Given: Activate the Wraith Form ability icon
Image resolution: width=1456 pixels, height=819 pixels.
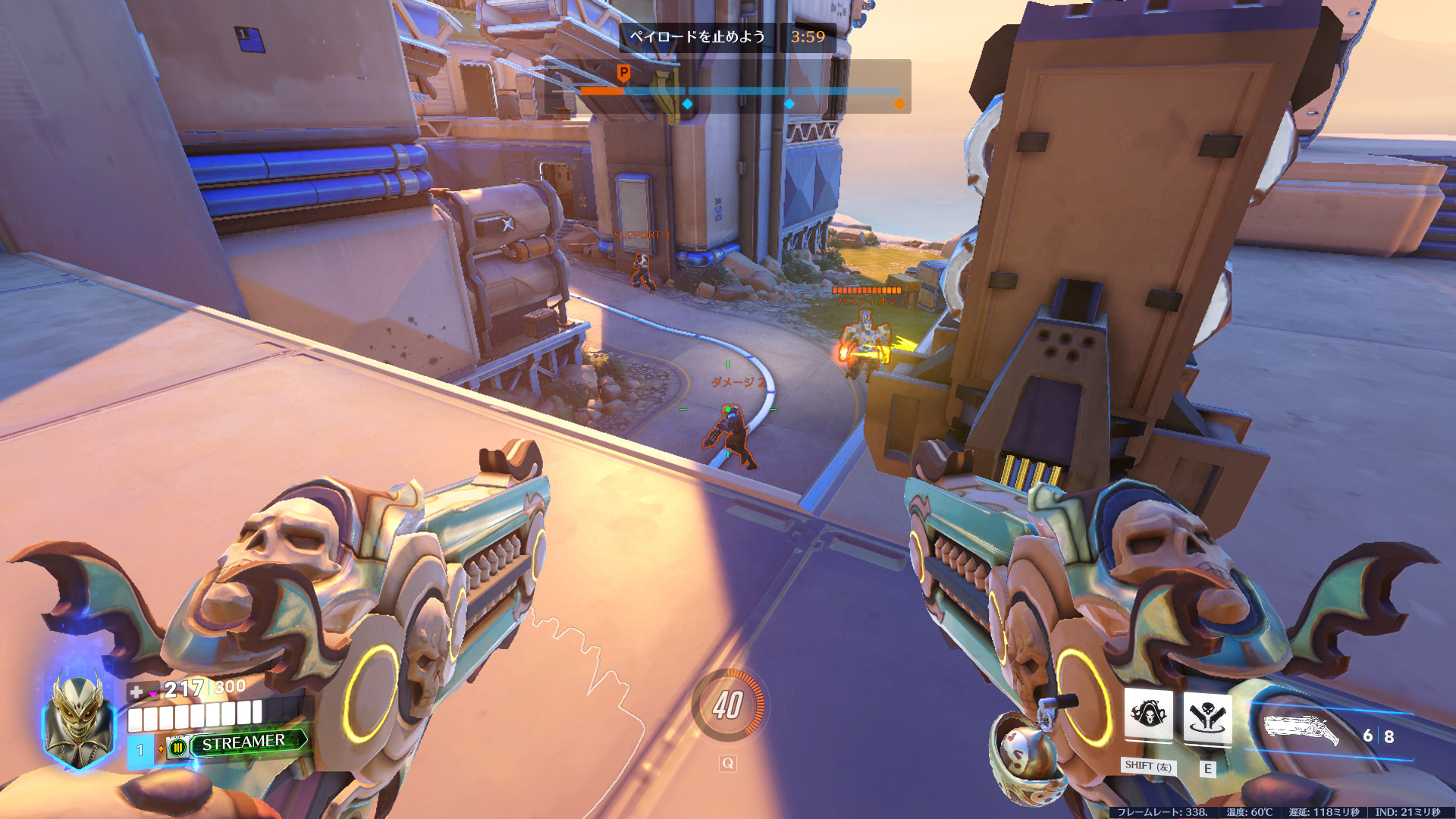Looking at the screenshot, I should (x=1148, y=715).
